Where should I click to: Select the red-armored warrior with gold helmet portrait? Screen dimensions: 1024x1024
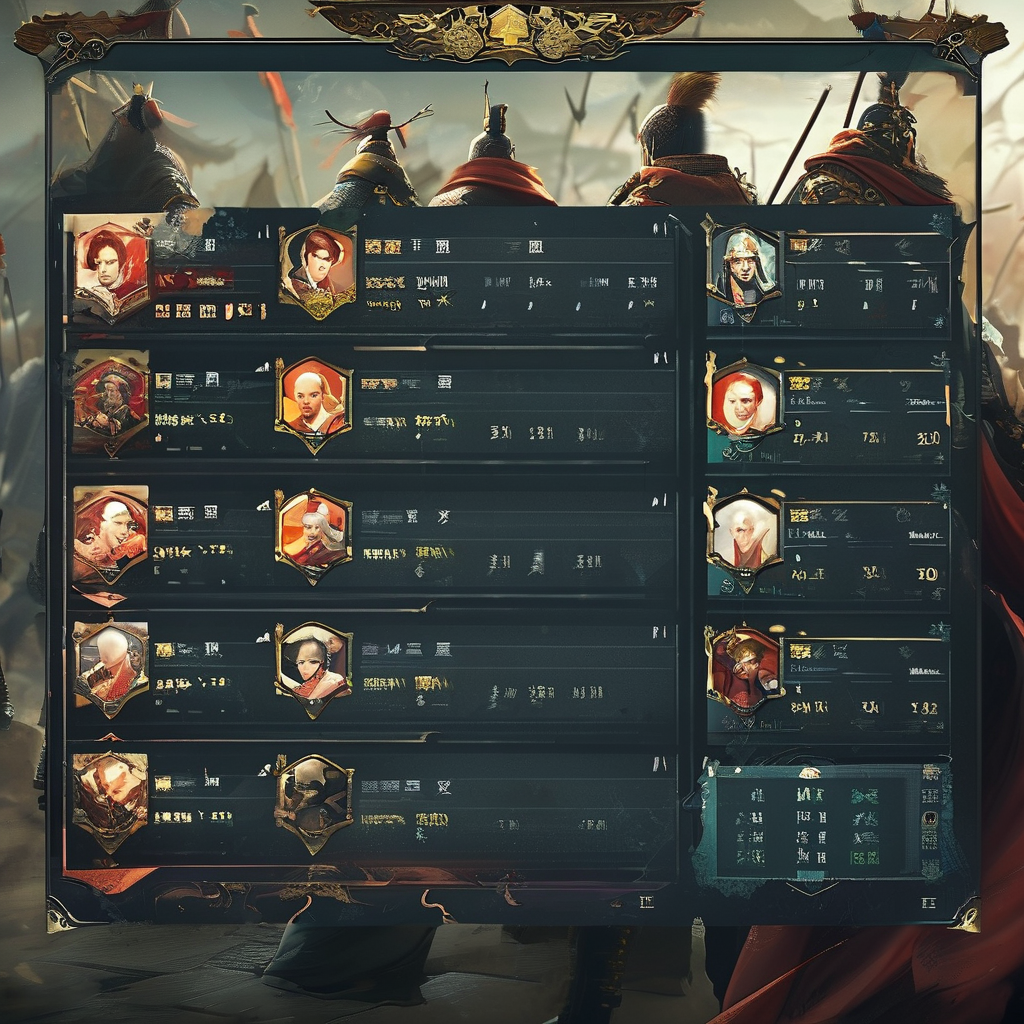(x=744, y=667)
